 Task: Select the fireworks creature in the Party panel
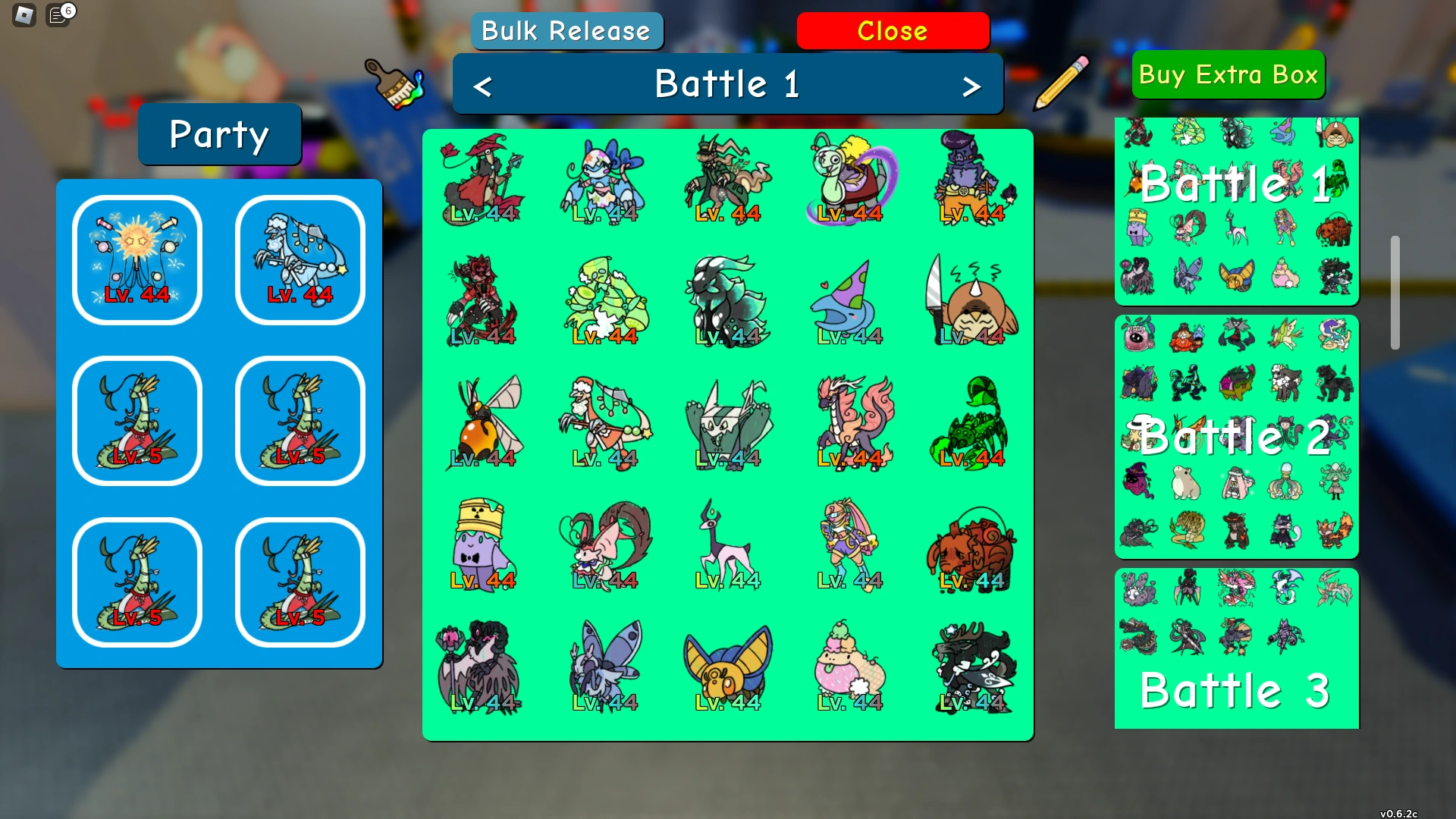click(x=136, y=260)
